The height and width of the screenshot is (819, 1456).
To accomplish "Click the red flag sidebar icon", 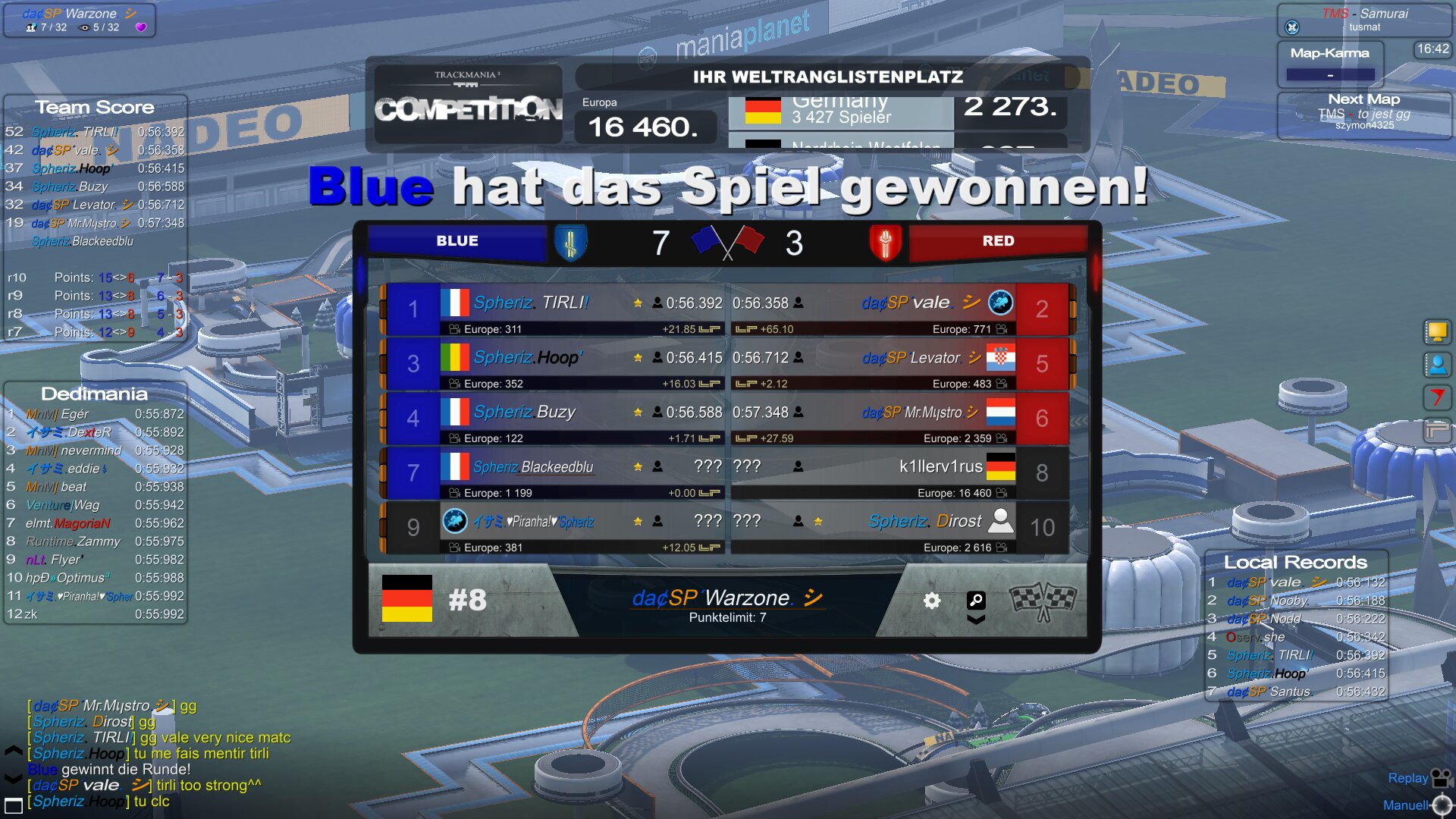I will [1436, 397].
